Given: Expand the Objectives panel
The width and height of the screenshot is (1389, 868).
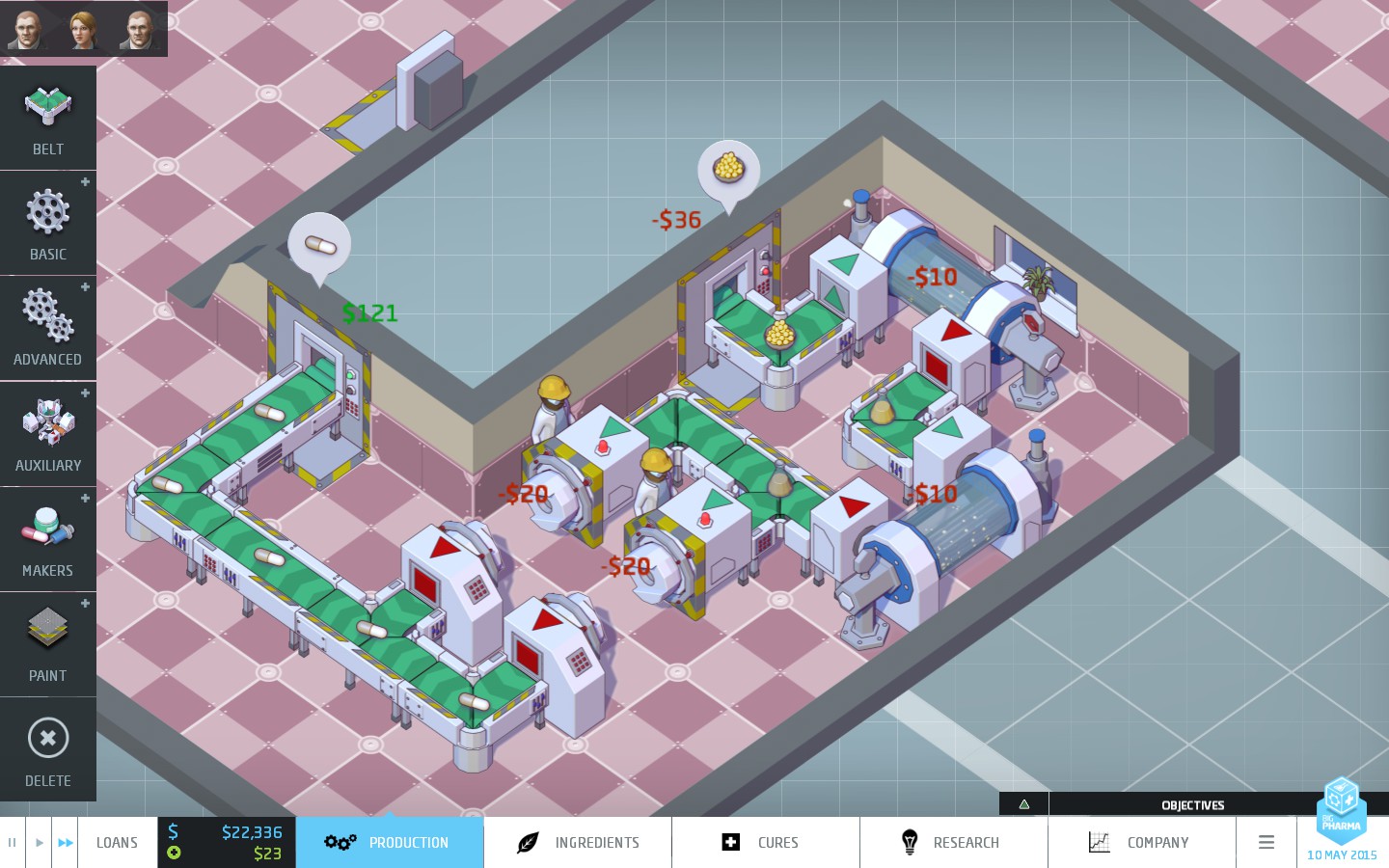Looking at the screenshot, I should [1024, 804].
